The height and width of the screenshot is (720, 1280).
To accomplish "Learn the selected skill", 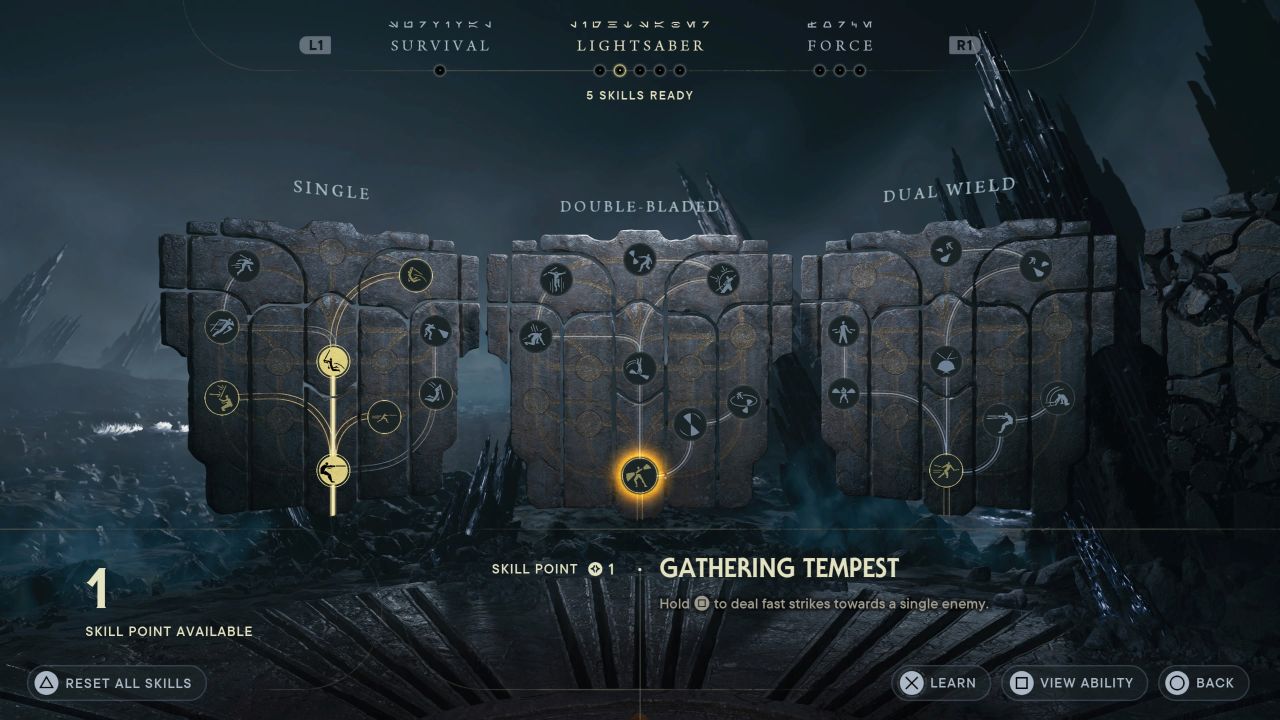I will [940, 683].
